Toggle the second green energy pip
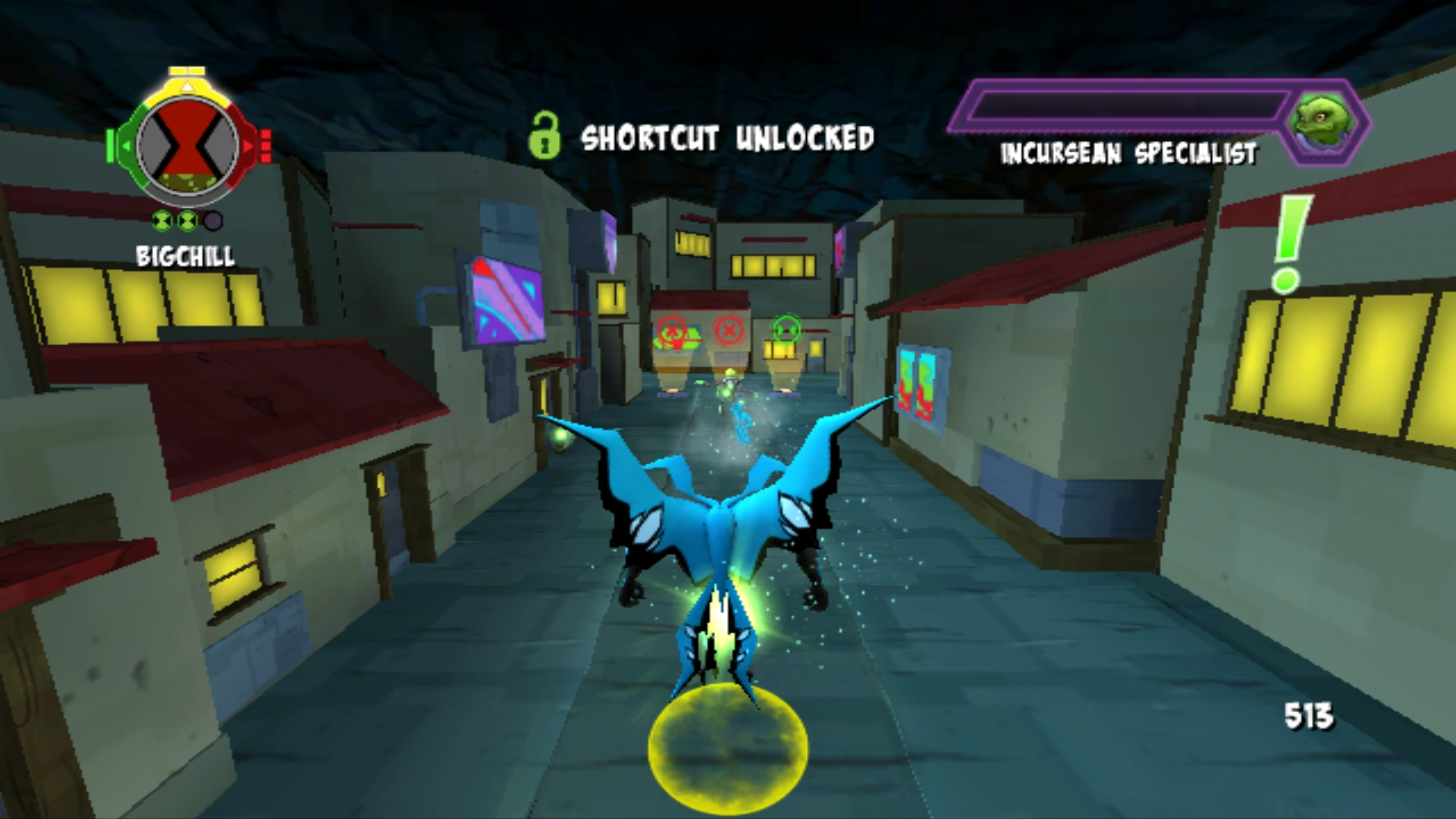This screenshot has height=819, width=1456. [187, 221]
